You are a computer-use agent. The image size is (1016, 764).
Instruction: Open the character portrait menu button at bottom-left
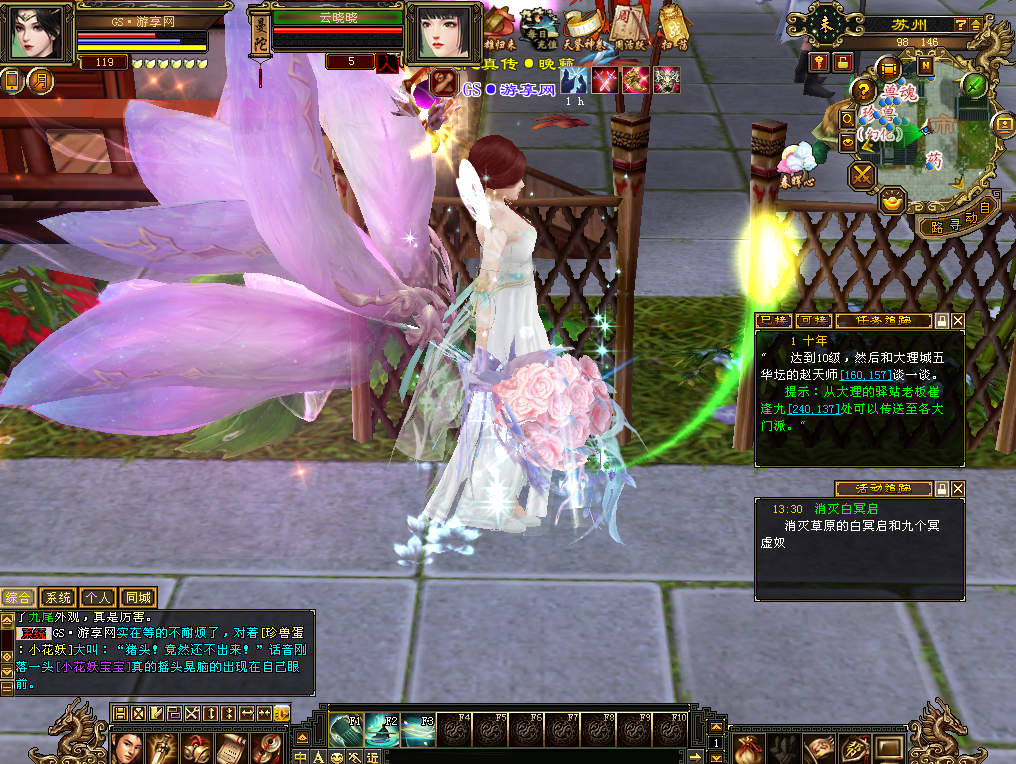(127, 747)
